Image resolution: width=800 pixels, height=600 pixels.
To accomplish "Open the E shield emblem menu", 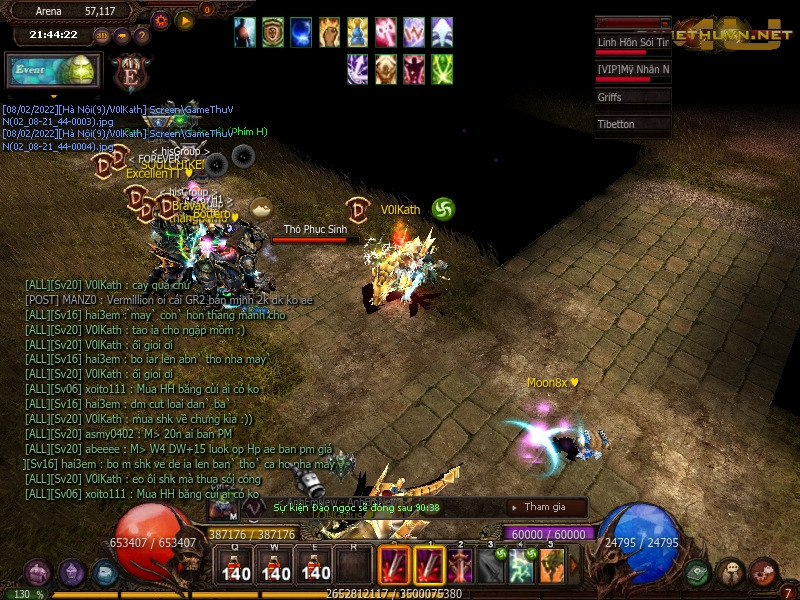I will click(130, 75).
